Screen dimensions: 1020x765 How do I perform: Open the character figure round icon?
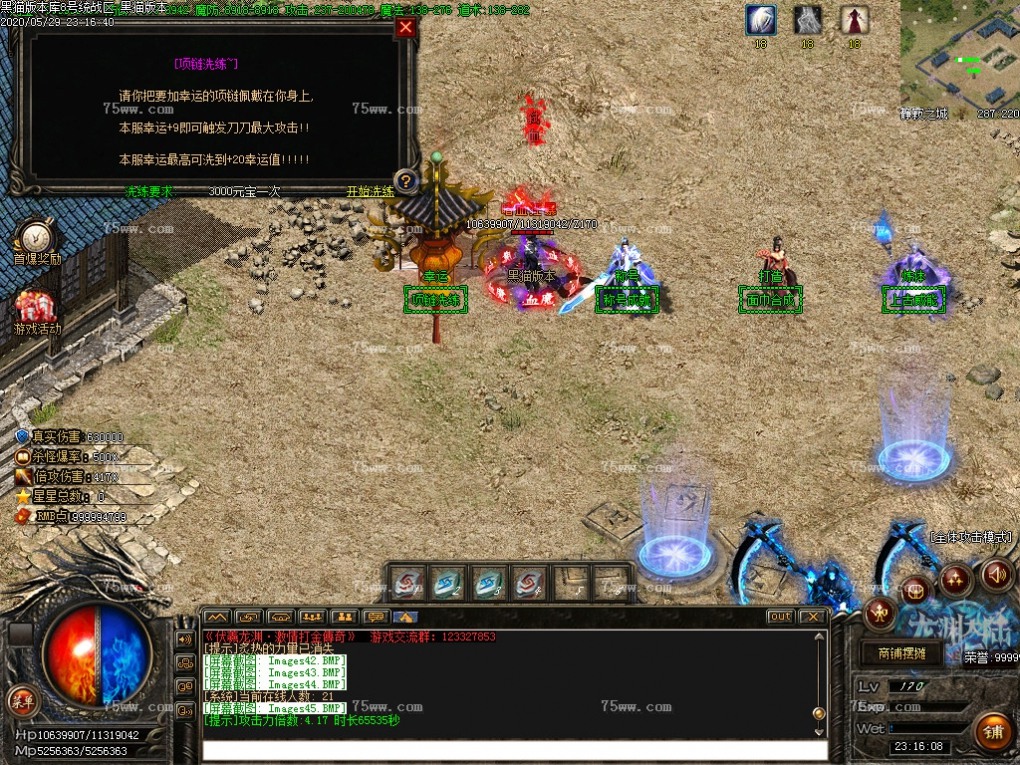[879, 612]
